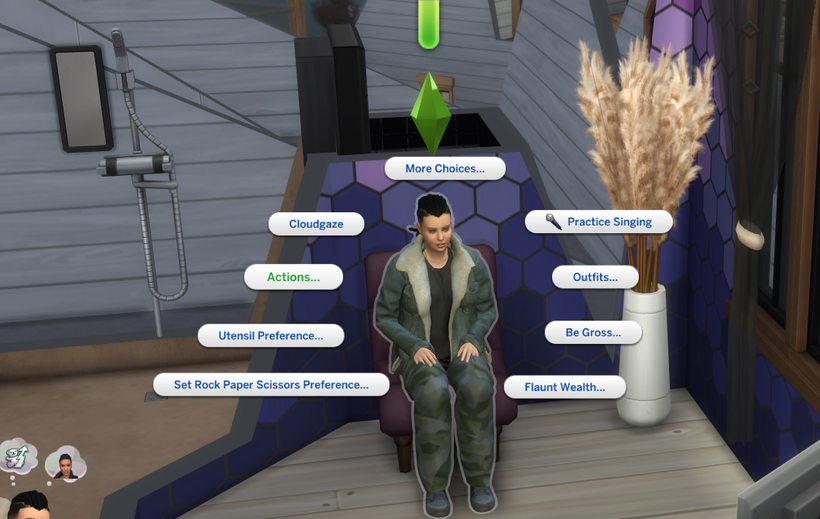Screen dimensions: 820x519
Task: Select Set Rock Paper Scissors Preference
Action: pyautogui.click(x=271, y=384)
